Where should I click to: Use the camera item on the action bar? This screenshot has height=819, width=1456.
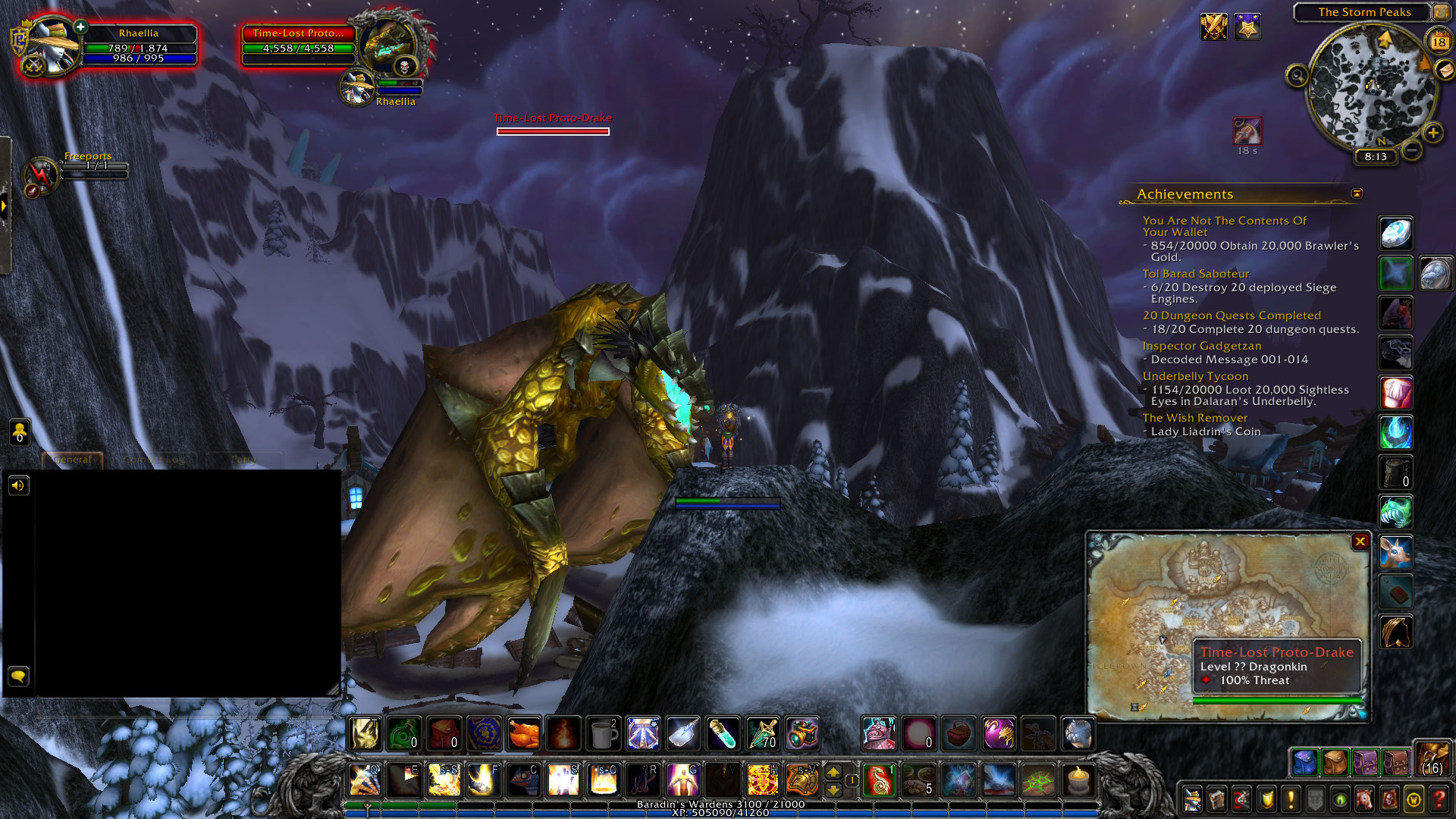tap(802, 733)
